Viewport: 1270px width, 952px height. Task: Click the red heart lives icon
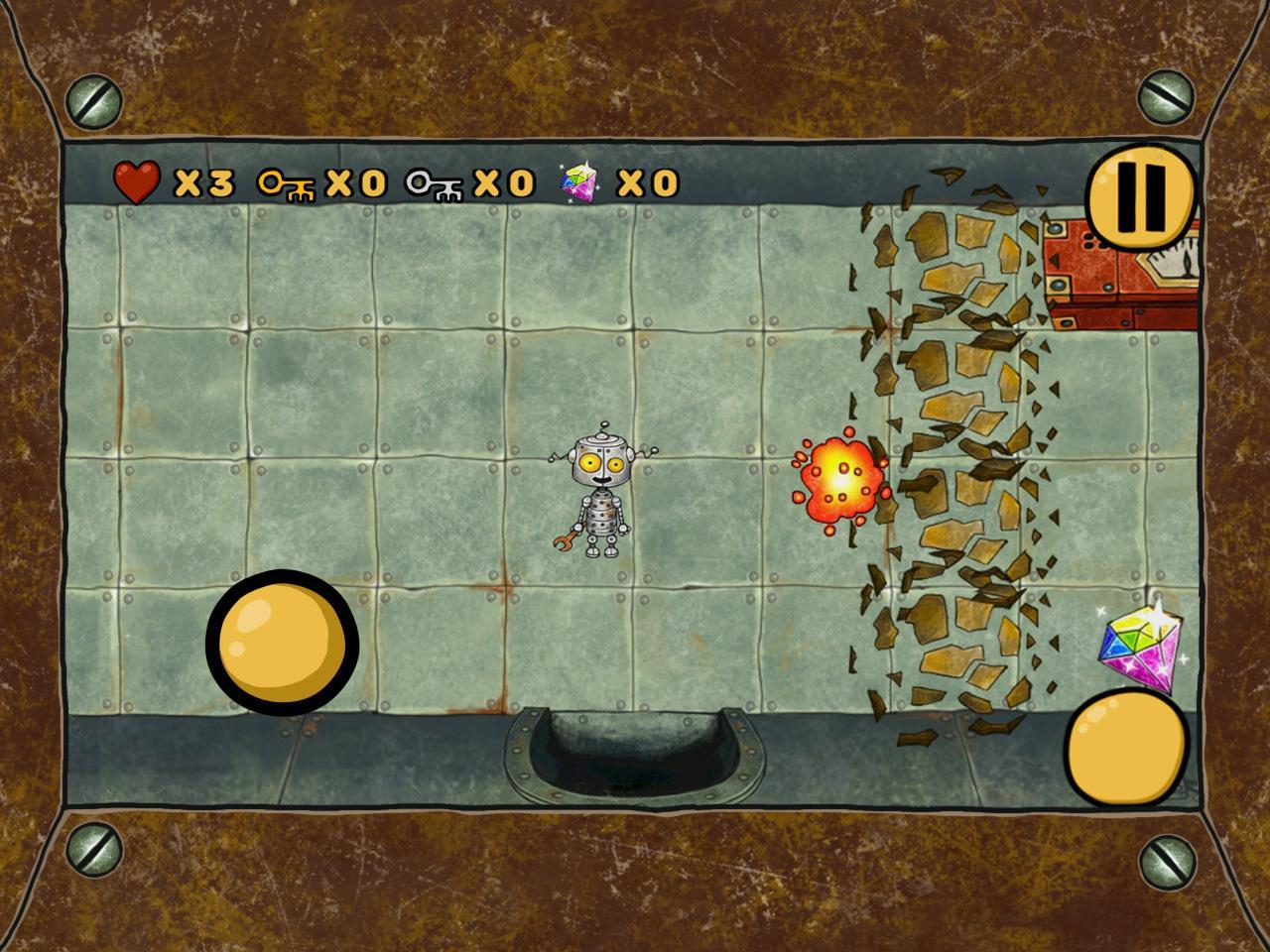(137, 181)
